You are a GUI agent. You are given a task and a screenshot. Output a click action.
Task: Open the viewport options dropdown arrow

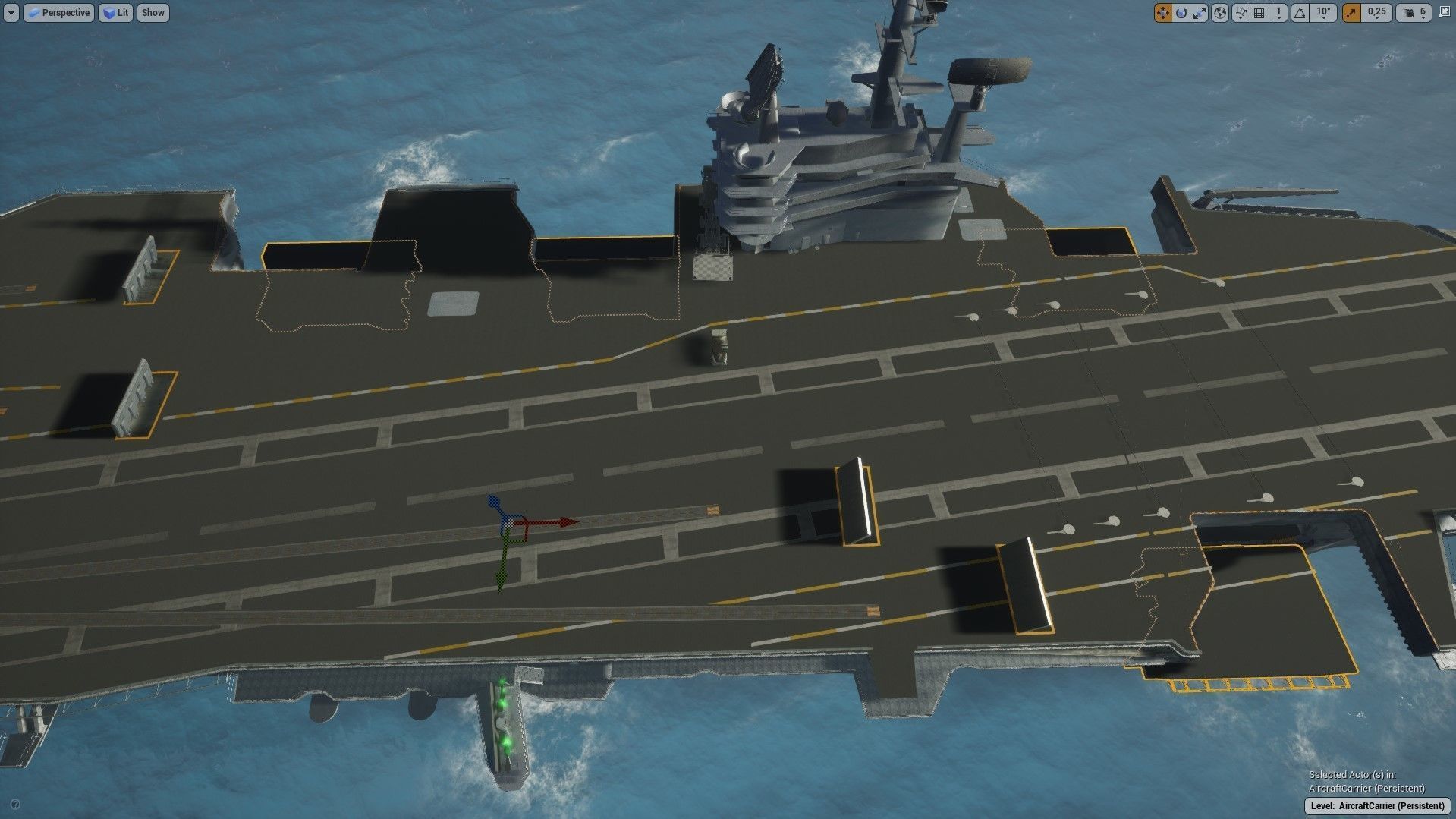[x=11, y=13]
